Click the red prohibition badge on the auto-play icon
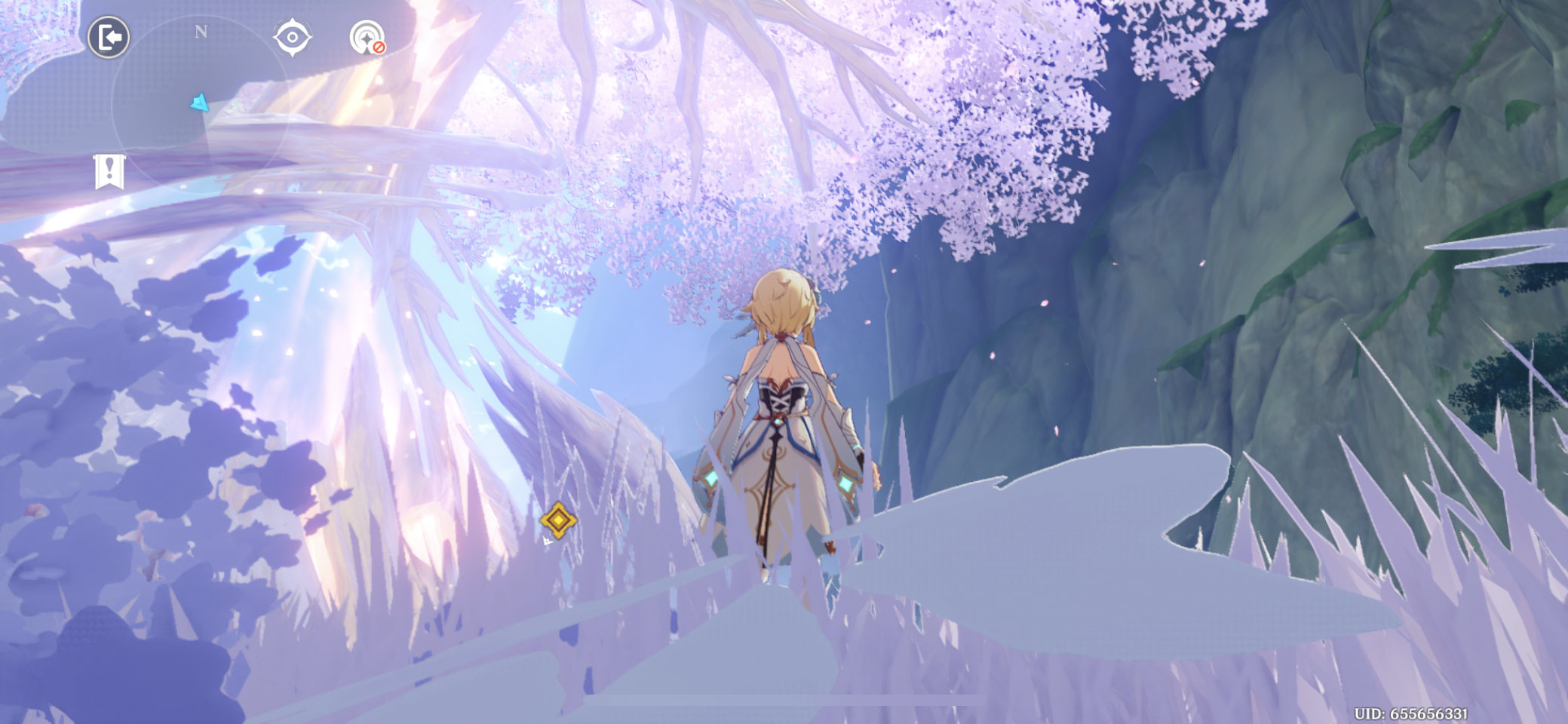 (379, 48)
